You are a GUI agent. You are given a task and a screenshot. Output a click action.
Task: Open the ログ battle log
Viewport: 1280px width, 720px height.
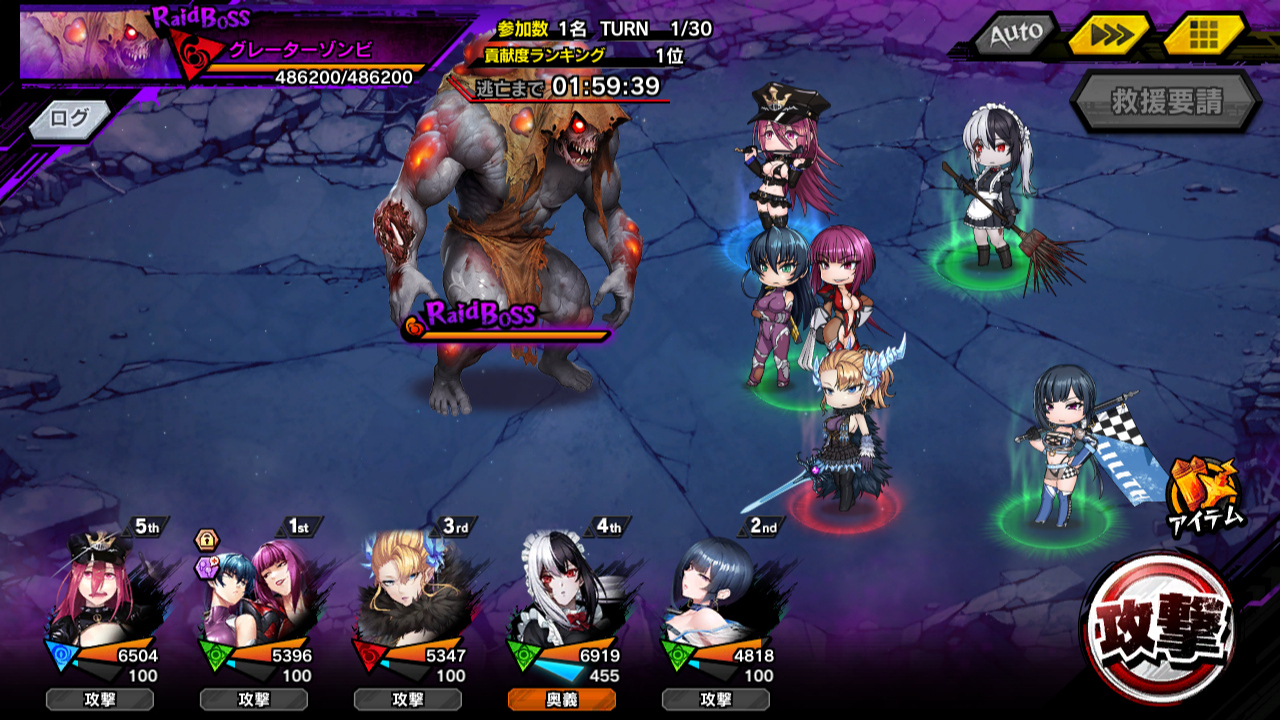(x=69, y=118)
